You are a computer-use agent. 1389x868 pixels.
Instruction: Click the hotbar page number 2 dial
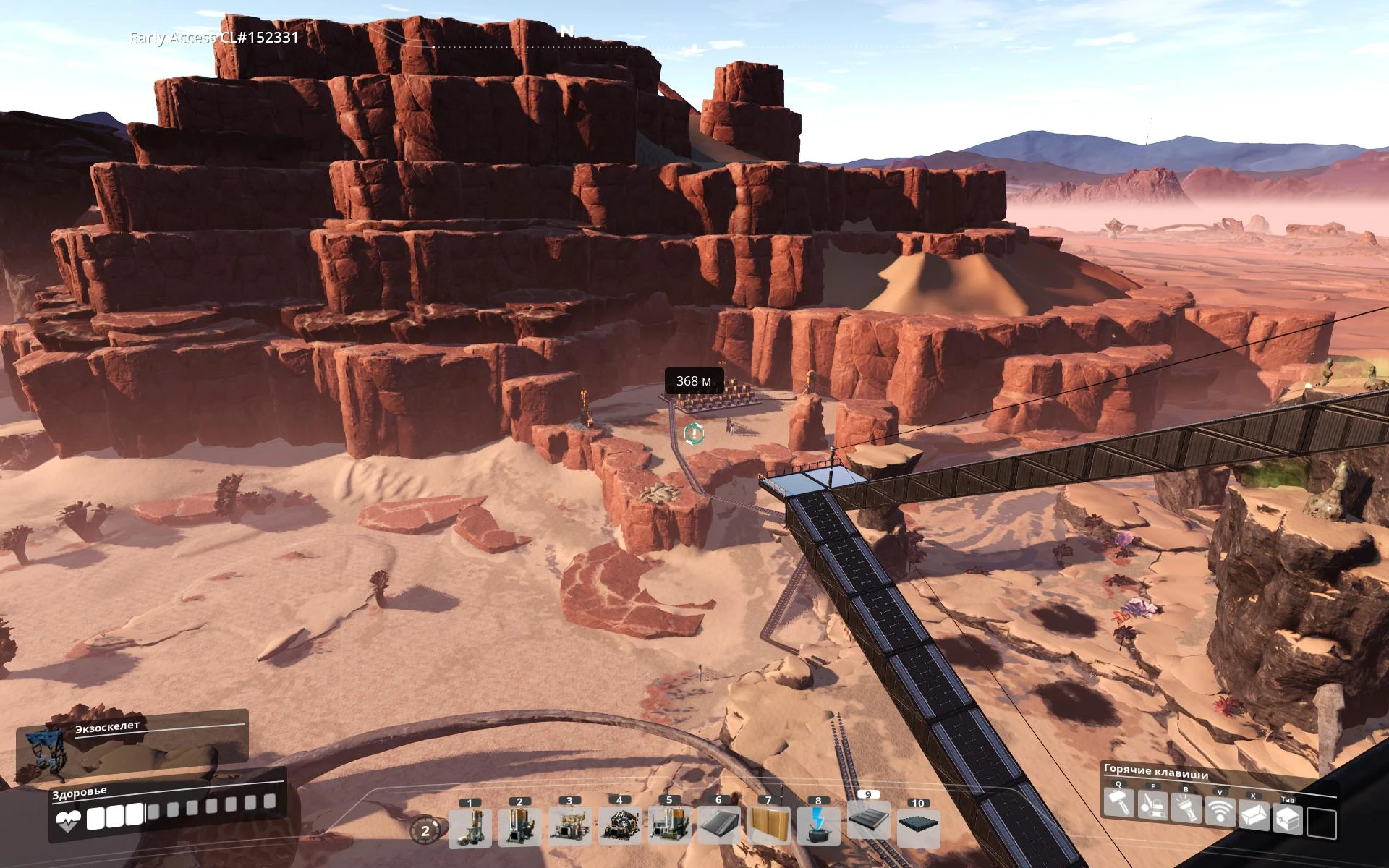click(x=425, y=830)
